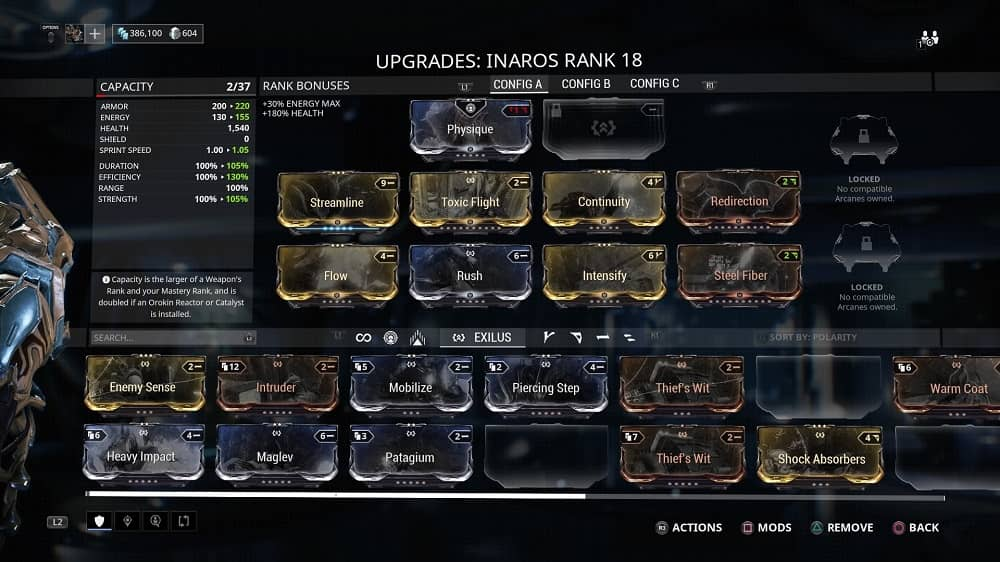The height and width of the screenshot is (562, 1000).
Task: Select the Piercing Step mod card
Action: pos(545,387)
